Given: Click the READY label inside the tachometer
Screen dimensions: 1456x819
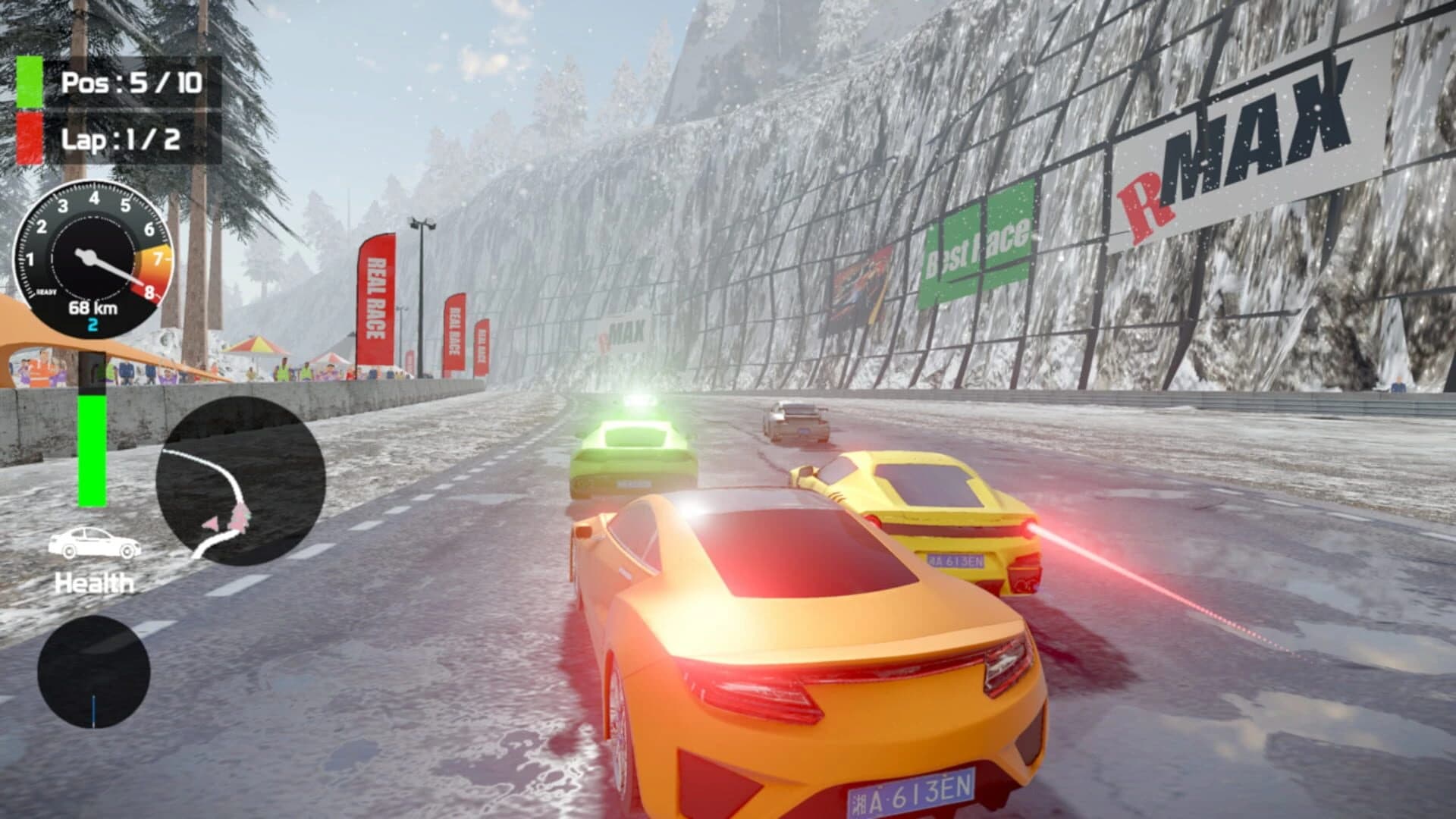Looking at the screenshot, I should click(x=46, y=292).
